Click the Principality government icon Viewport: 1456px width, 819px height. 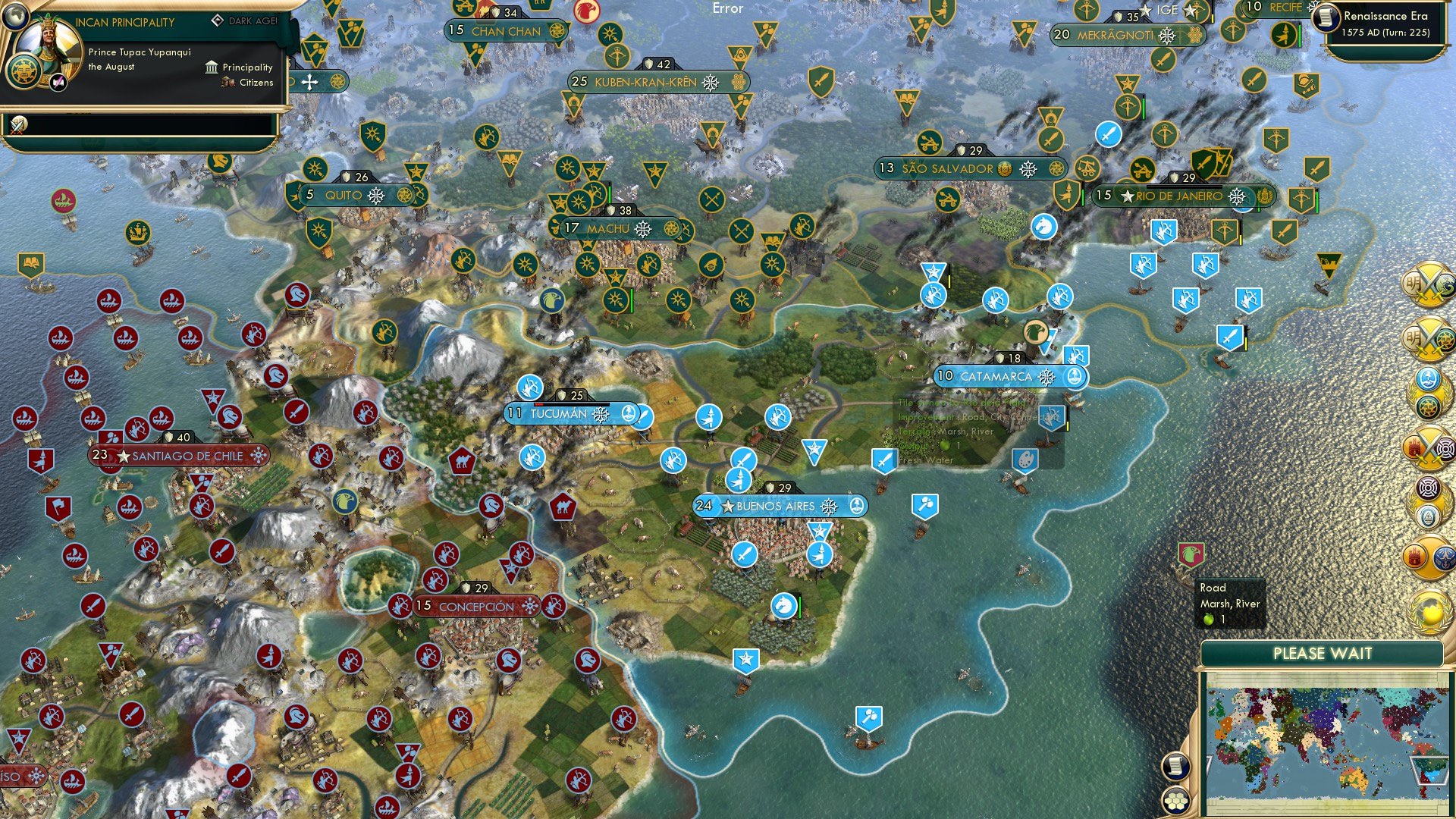pos(211,67)
